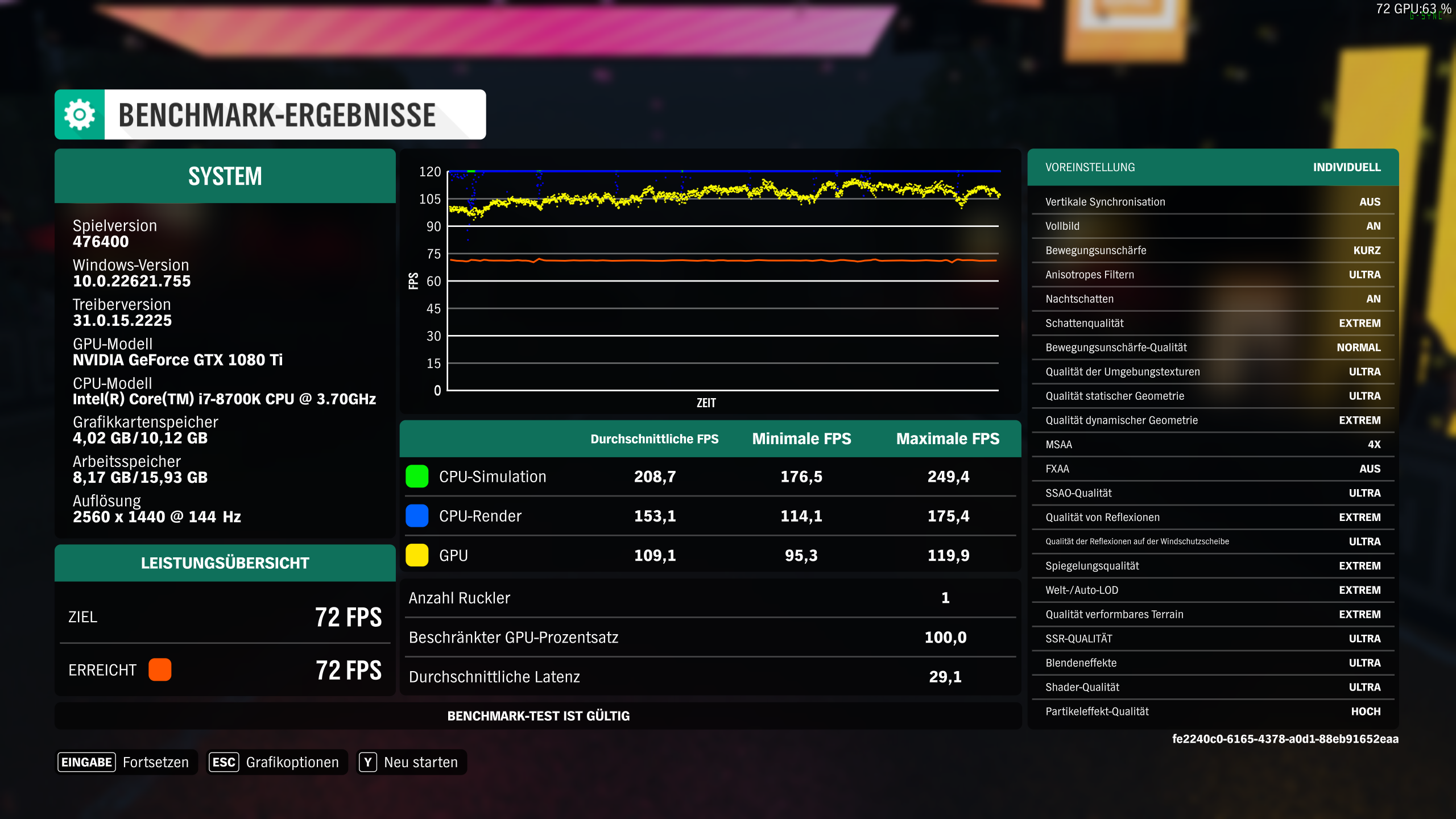Click the EINGABE key icon
Screen dimensions: 1456x819
pyautogui.click(x=86, y=762)
